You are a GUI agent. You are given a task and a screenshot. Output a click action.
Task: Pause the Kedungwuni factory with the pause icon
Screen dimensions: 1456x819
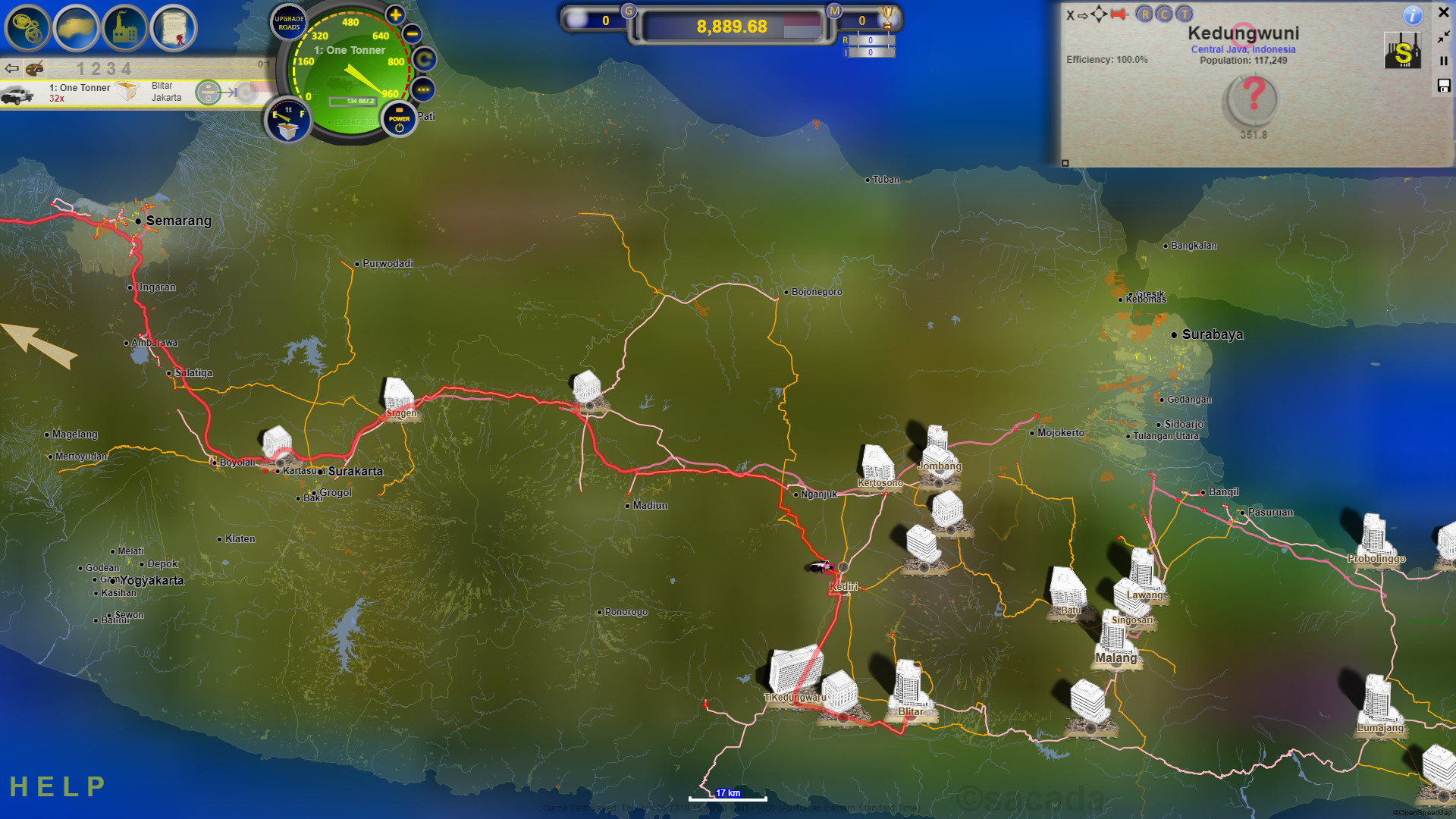(1443, 61)
